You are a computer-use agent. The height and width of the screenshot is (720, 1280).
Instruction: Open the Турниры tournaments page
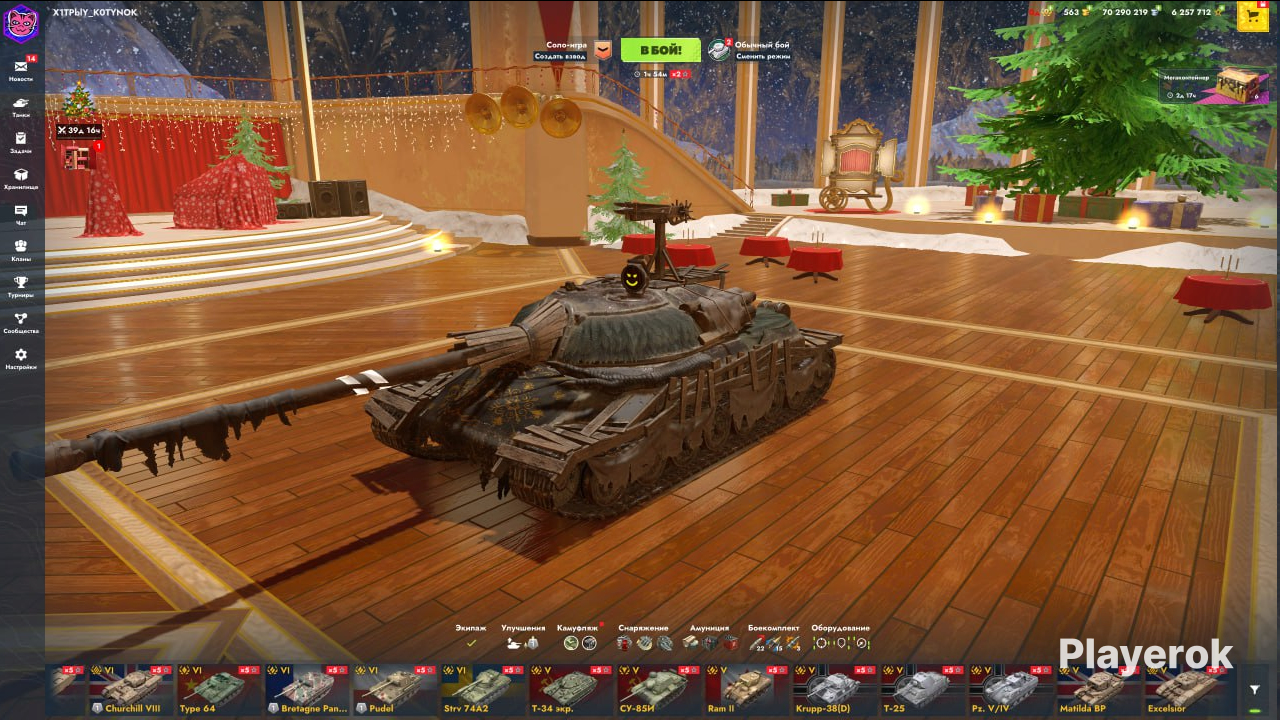point(21,286)
